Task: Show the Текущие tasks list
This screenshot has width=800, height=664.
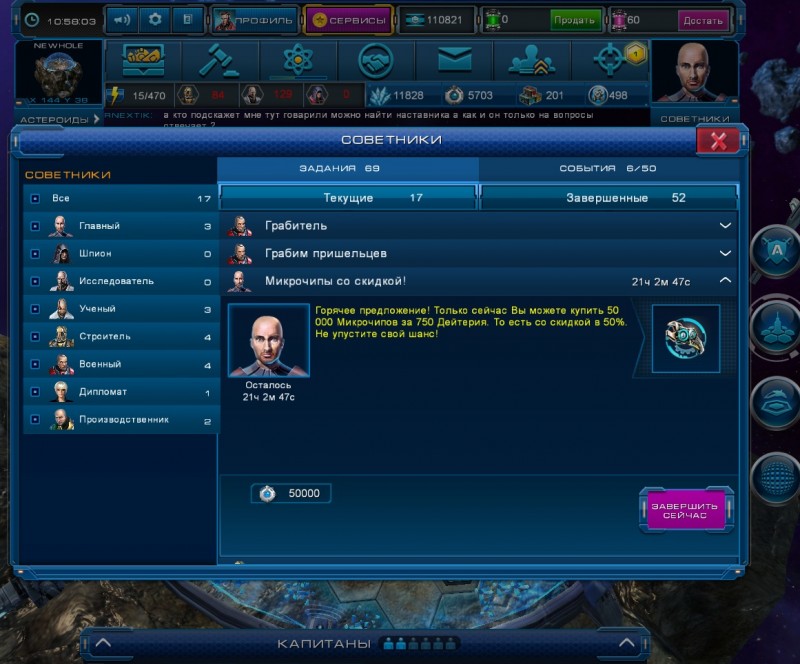Action: click(x=348, y=198)
